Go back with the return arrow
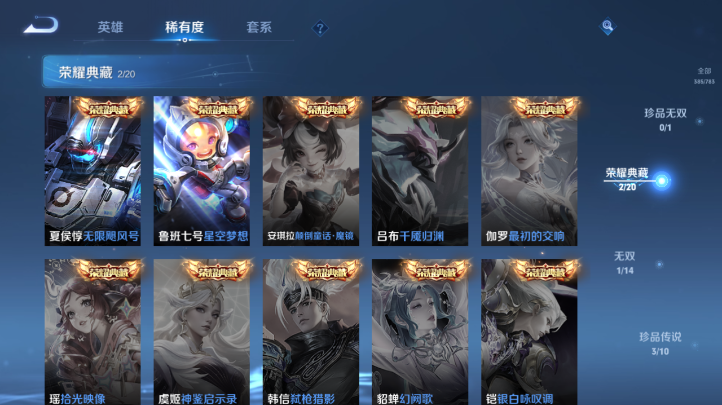The width and height of the screenshot is (722, 405). tap(41, 26)
